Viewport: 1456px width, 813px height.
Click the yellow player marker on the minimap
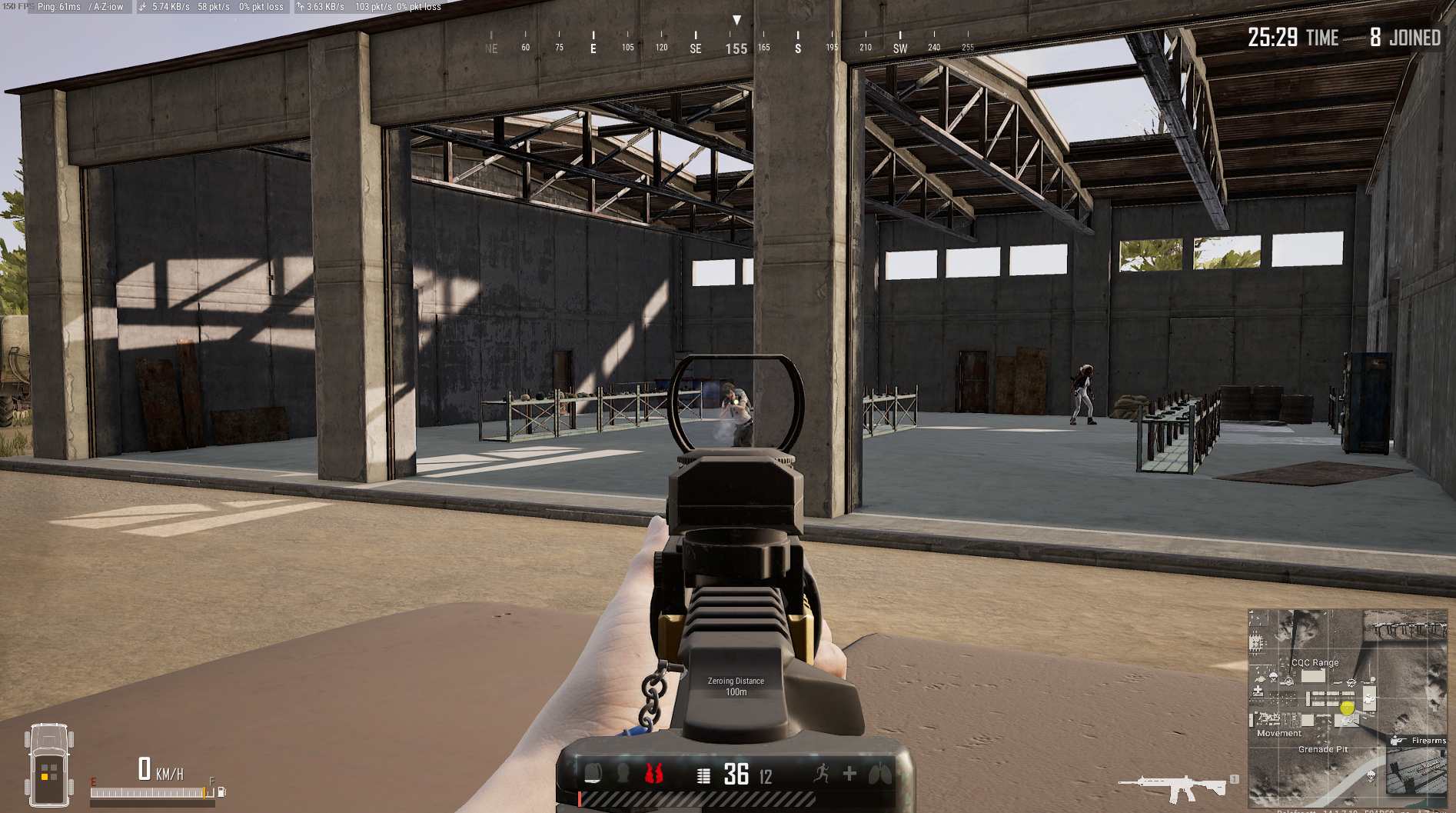1347,708
